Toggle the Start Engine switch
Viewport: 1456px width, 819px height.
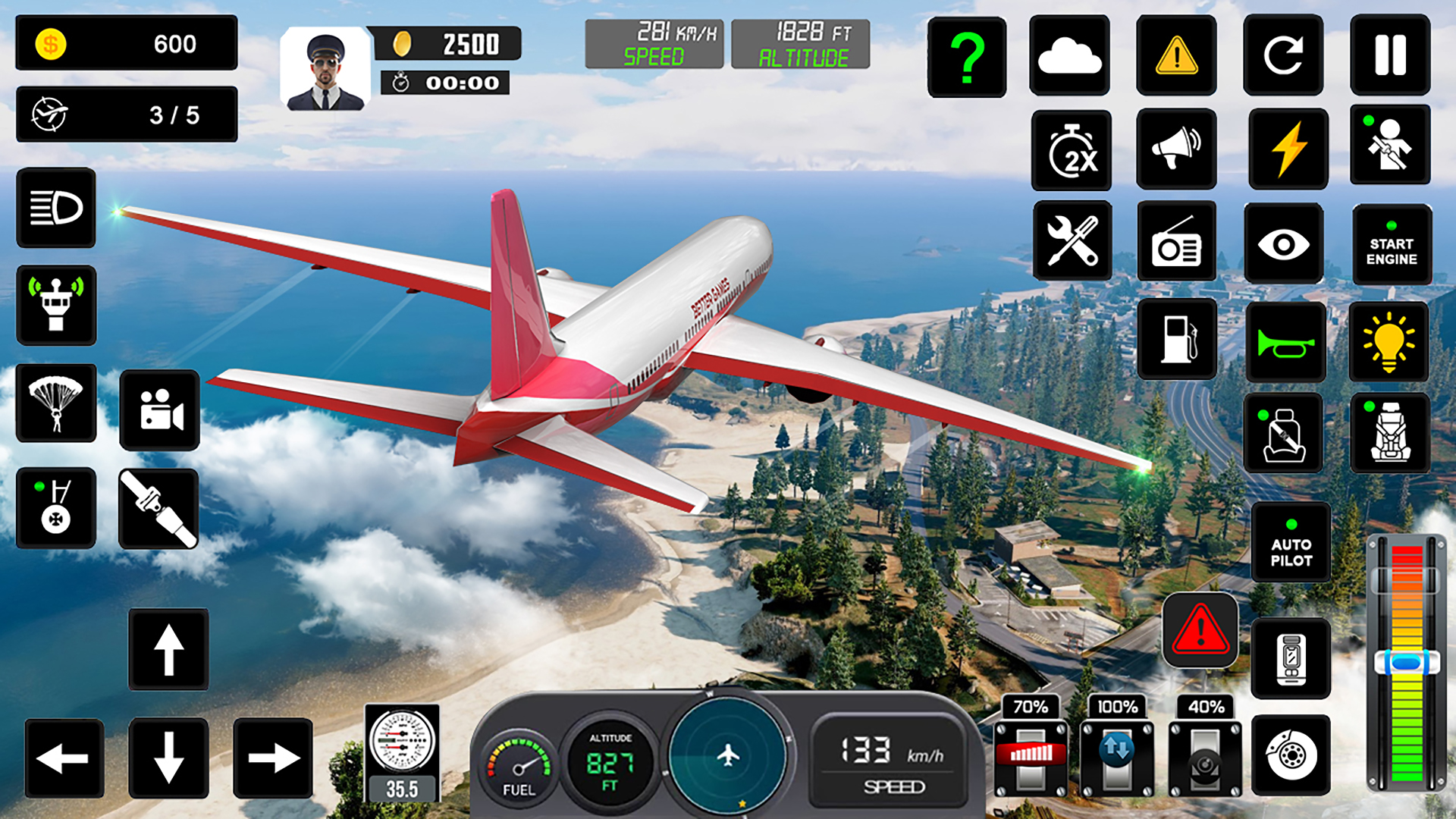(1392, 244)
